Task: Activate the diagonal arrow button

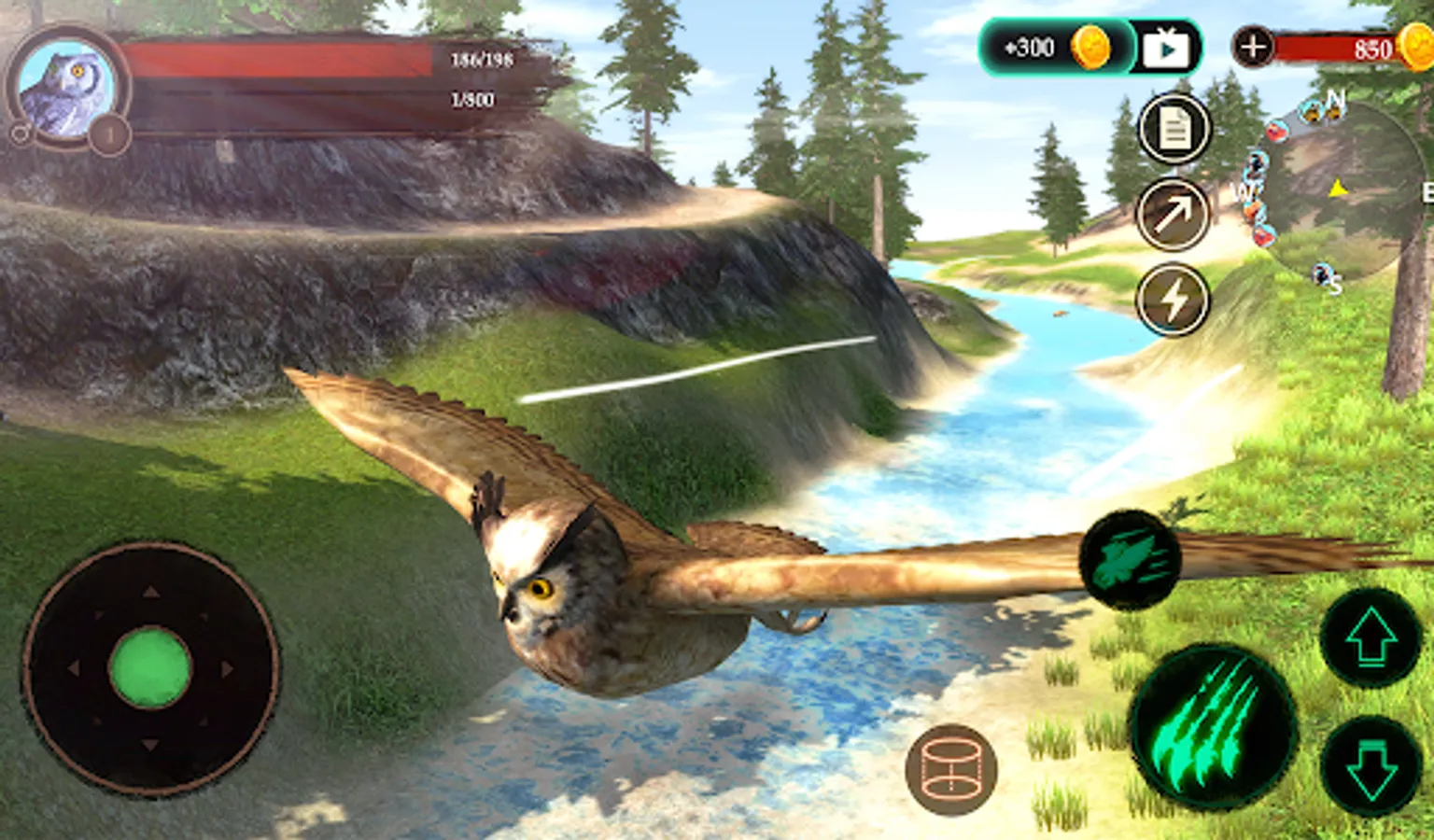Action: click(1173, 215)
